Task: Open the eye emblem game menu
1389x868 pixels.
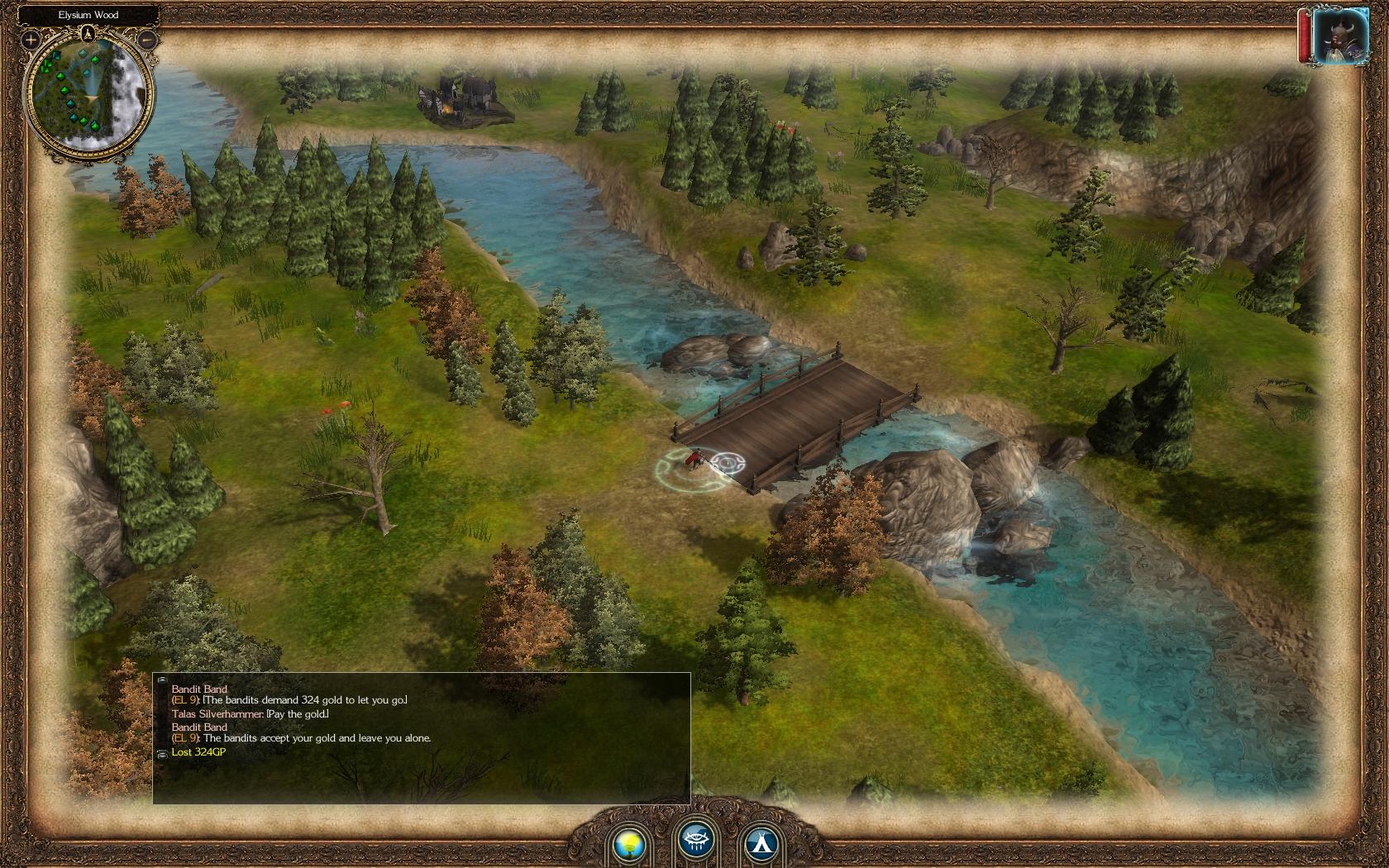Action: (695, 840)
